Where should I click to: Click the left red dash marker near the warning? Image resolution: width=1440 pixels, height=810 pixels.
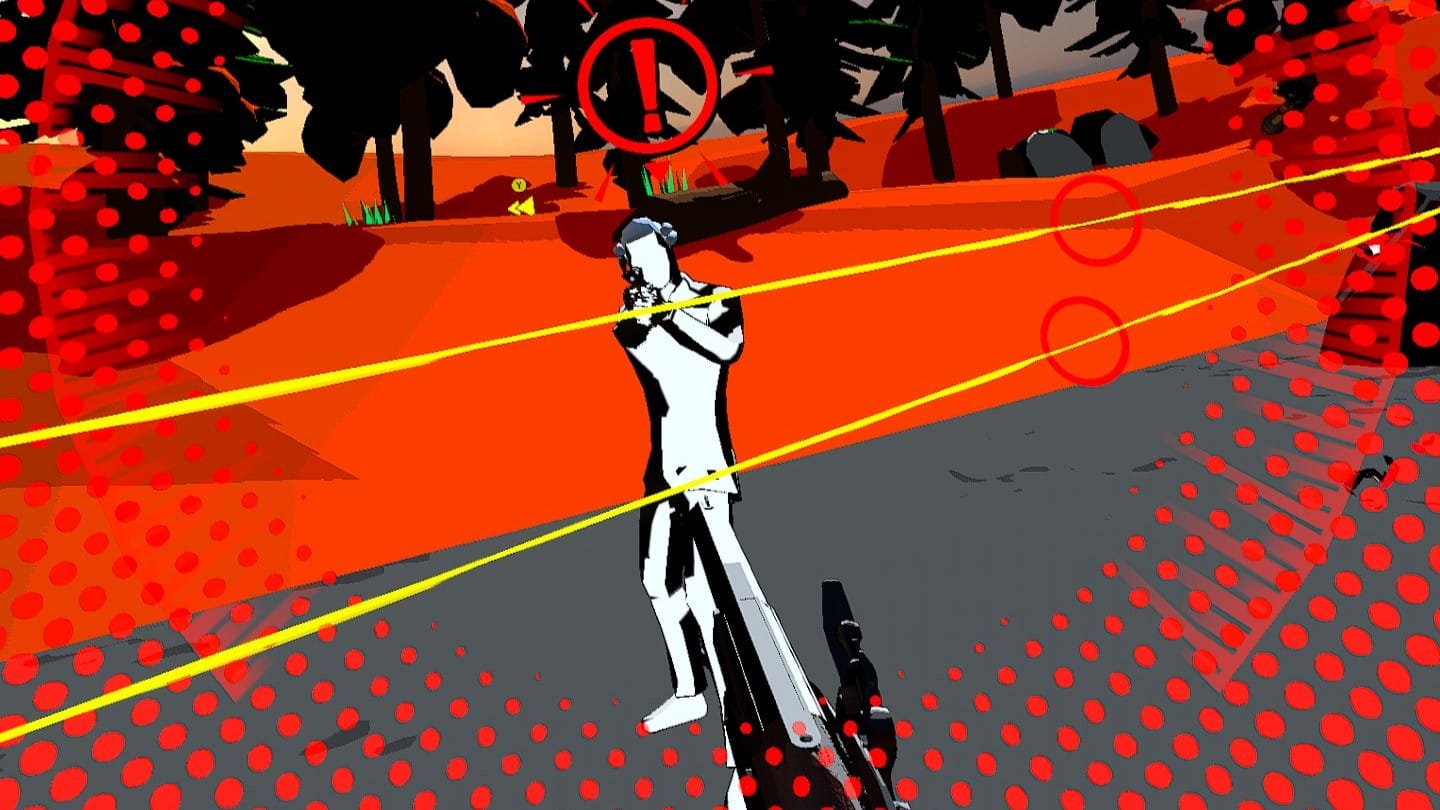[x=540, y=97]
